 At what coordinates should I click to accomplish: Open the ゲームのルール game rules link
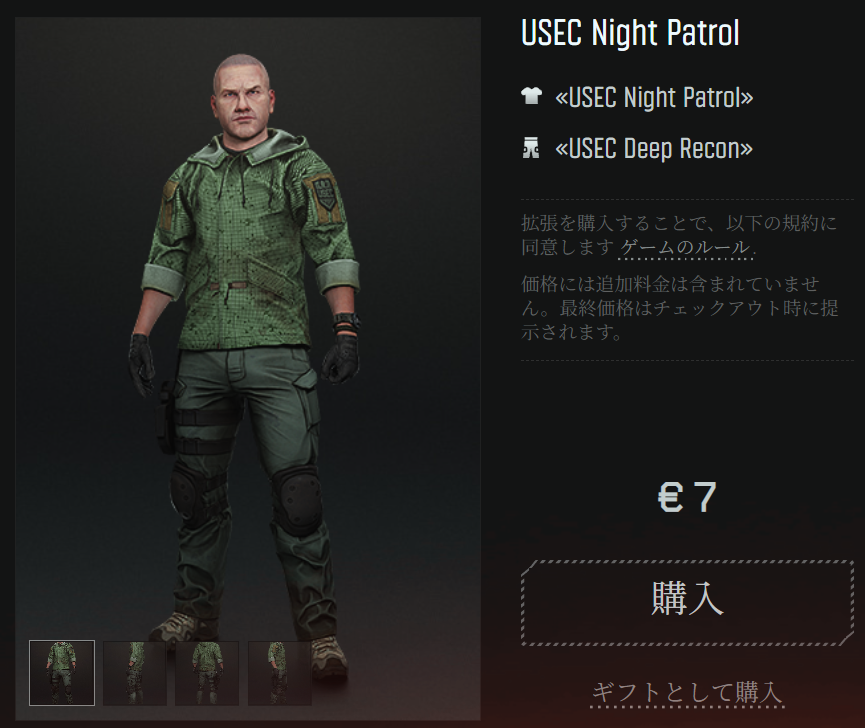(685, 247)
